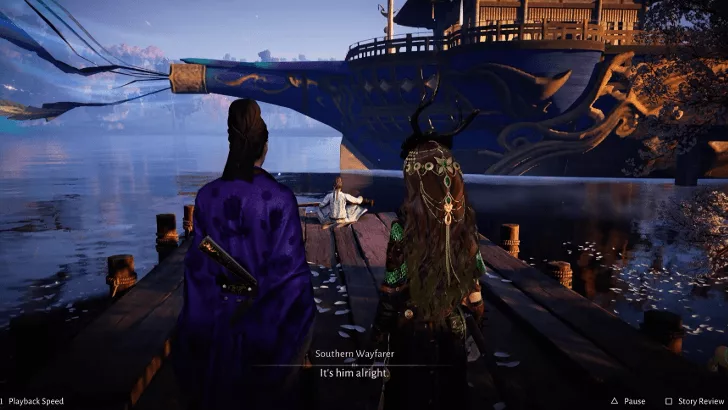Open the Story Review log
This screenshot has width=728, height=410.
[x=693, y=401]
